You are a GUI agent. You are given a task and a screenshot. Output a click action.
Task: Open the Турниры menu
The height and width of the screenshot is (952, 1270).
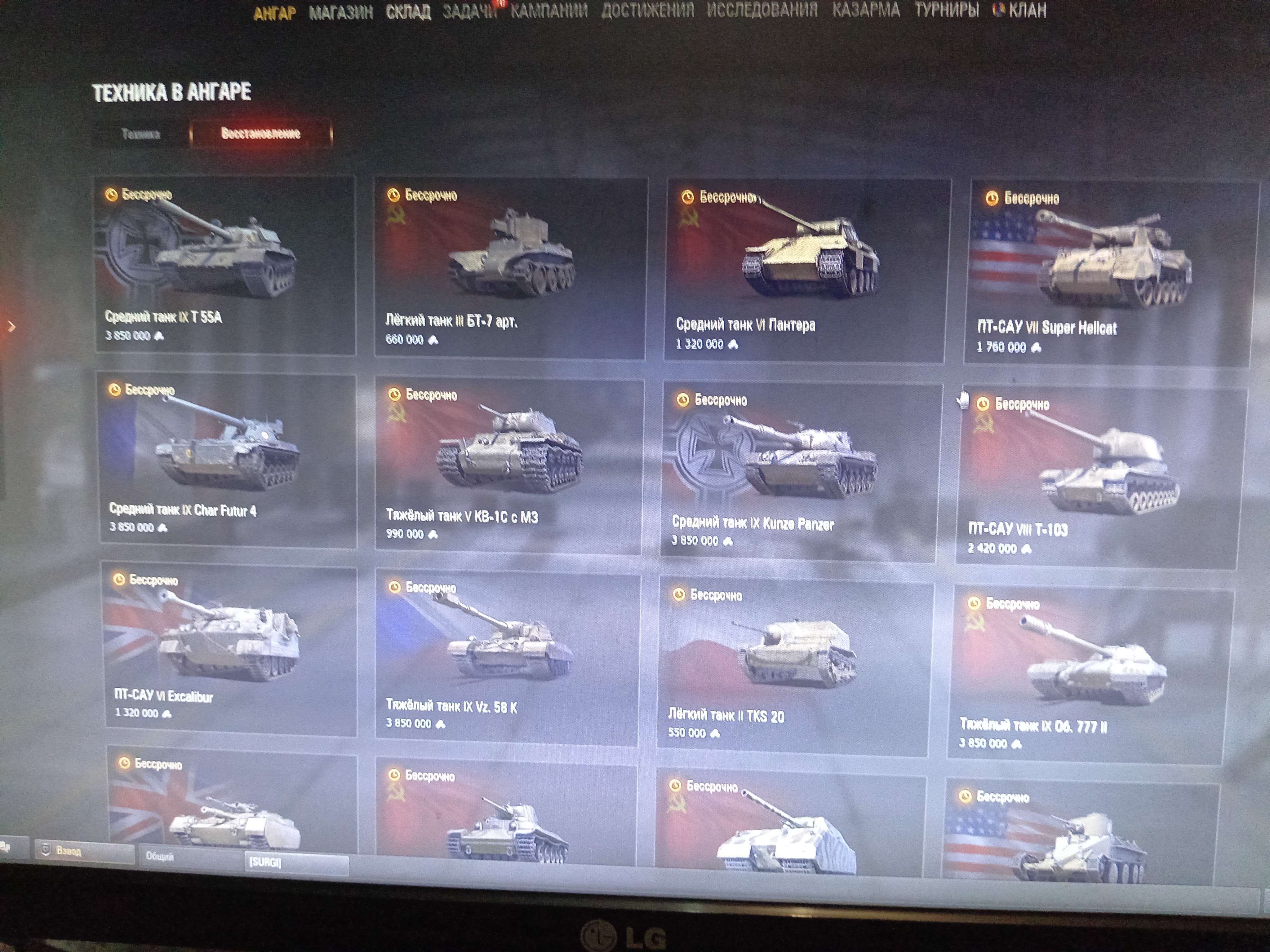click(x=946, y=10)
